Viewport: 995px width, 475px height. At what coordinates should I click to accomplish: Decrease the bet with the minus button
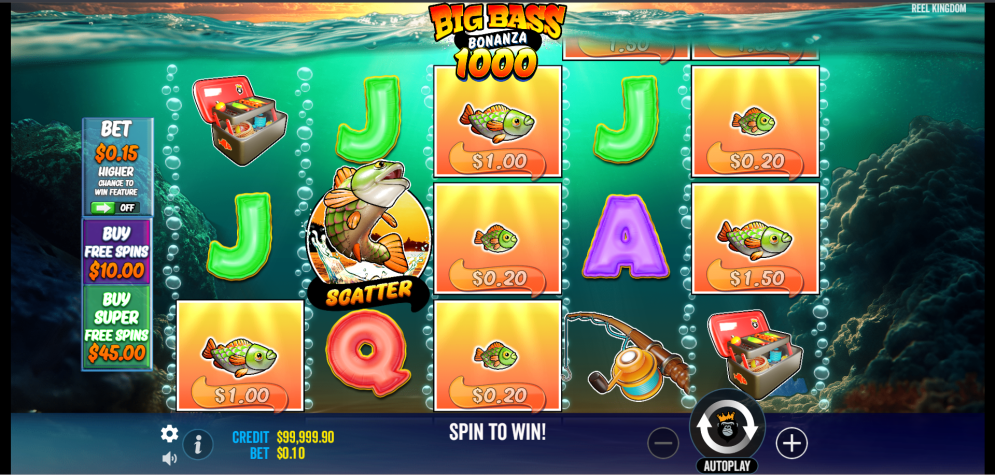[x=663, y=443]
